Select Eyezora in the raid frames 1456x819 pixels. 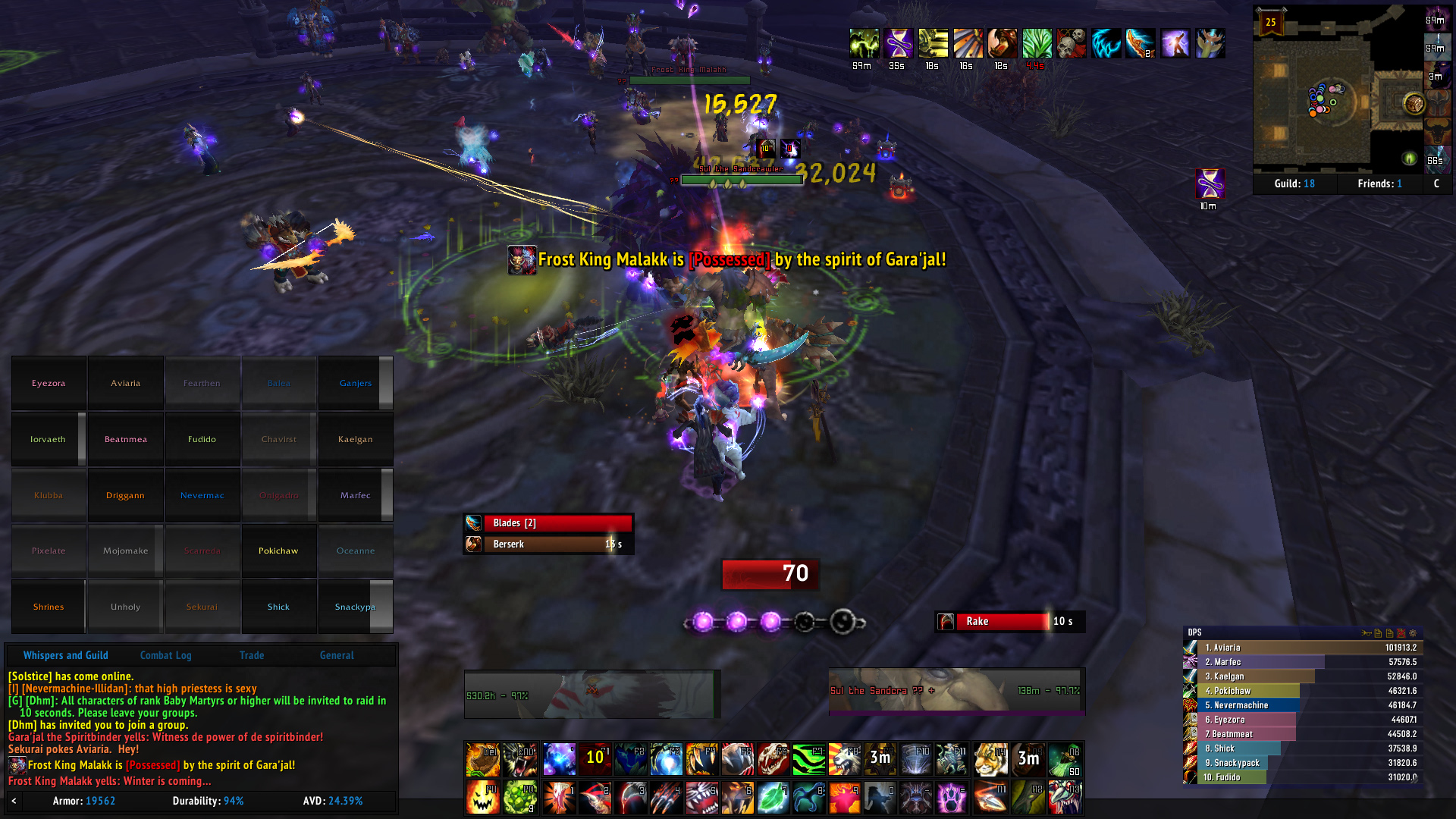pos(49,383)
